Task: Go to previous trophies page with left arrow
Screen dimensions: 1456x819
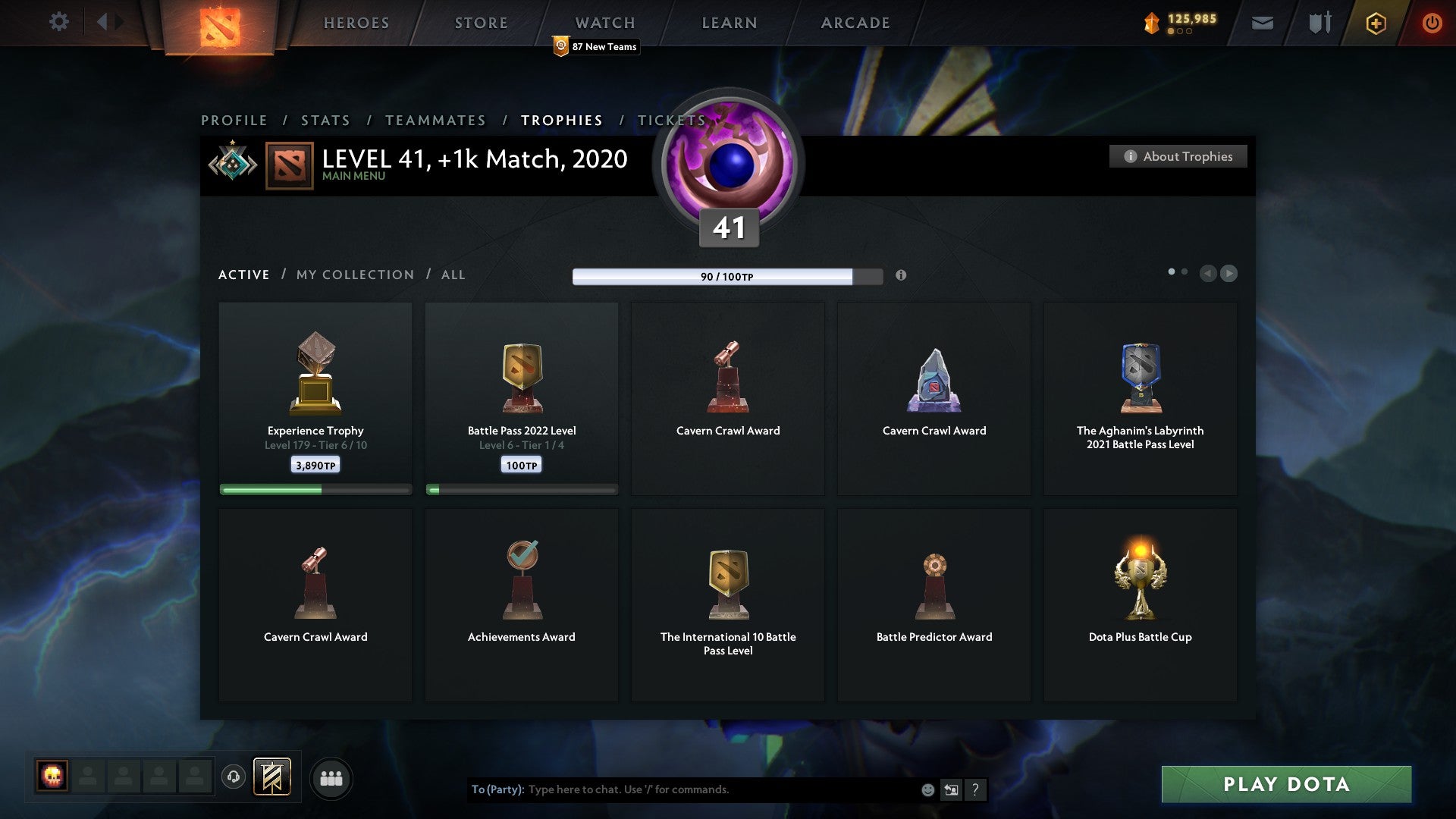Action: pos(1209,274)
